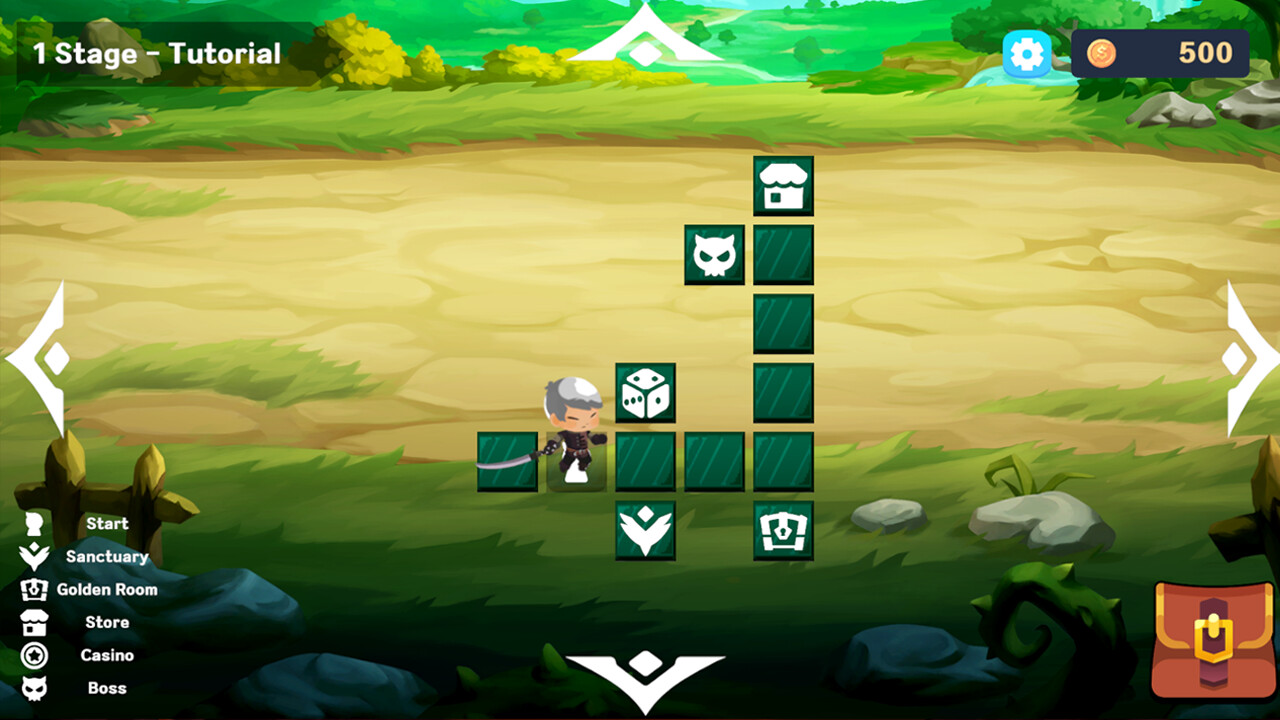Select the Boss skull tile on the board
The image size is (1280, 720).
pos(714,253)
